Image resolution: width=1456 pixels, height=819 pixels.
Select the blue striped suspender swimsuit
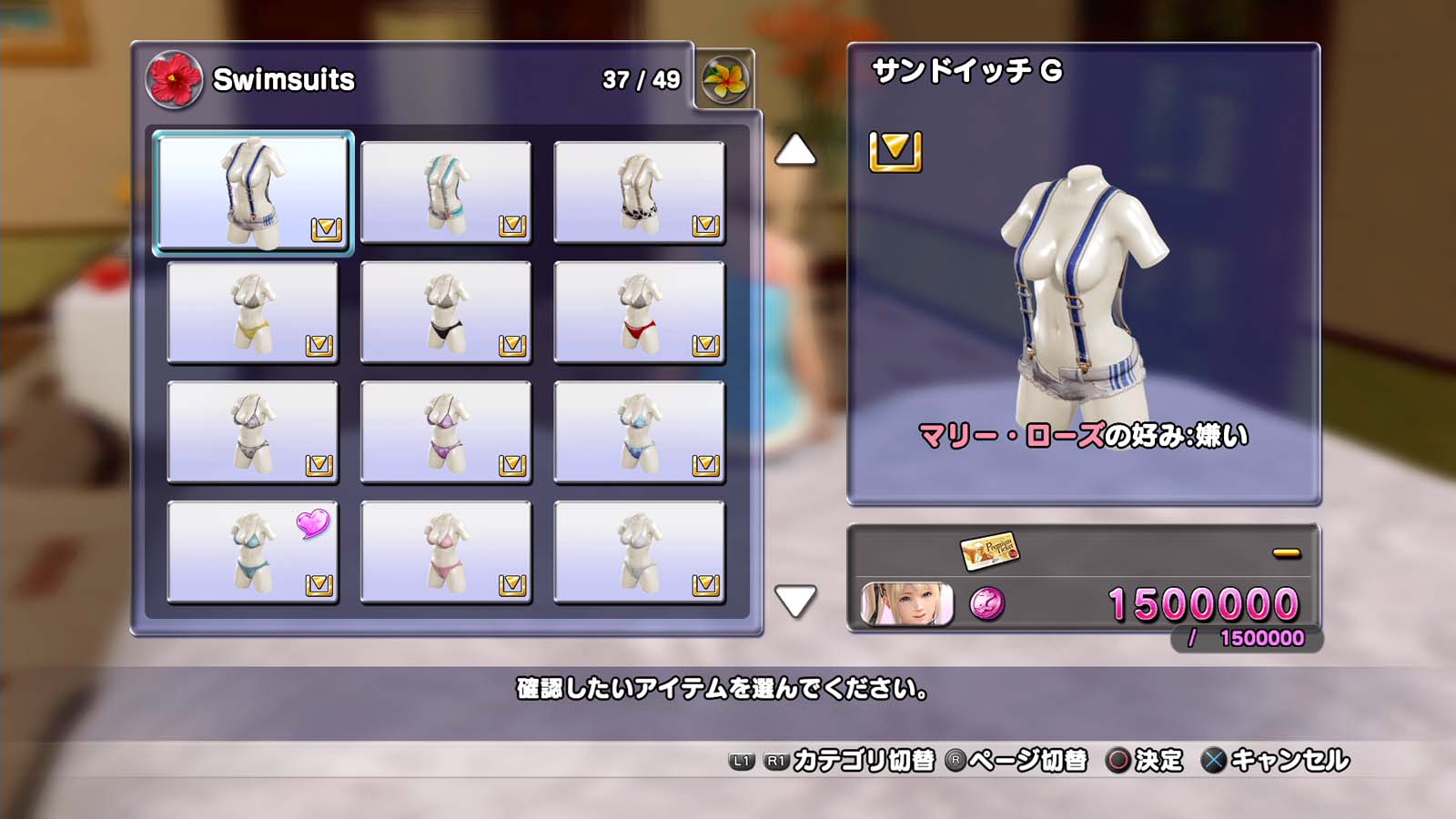pos(253,192)
